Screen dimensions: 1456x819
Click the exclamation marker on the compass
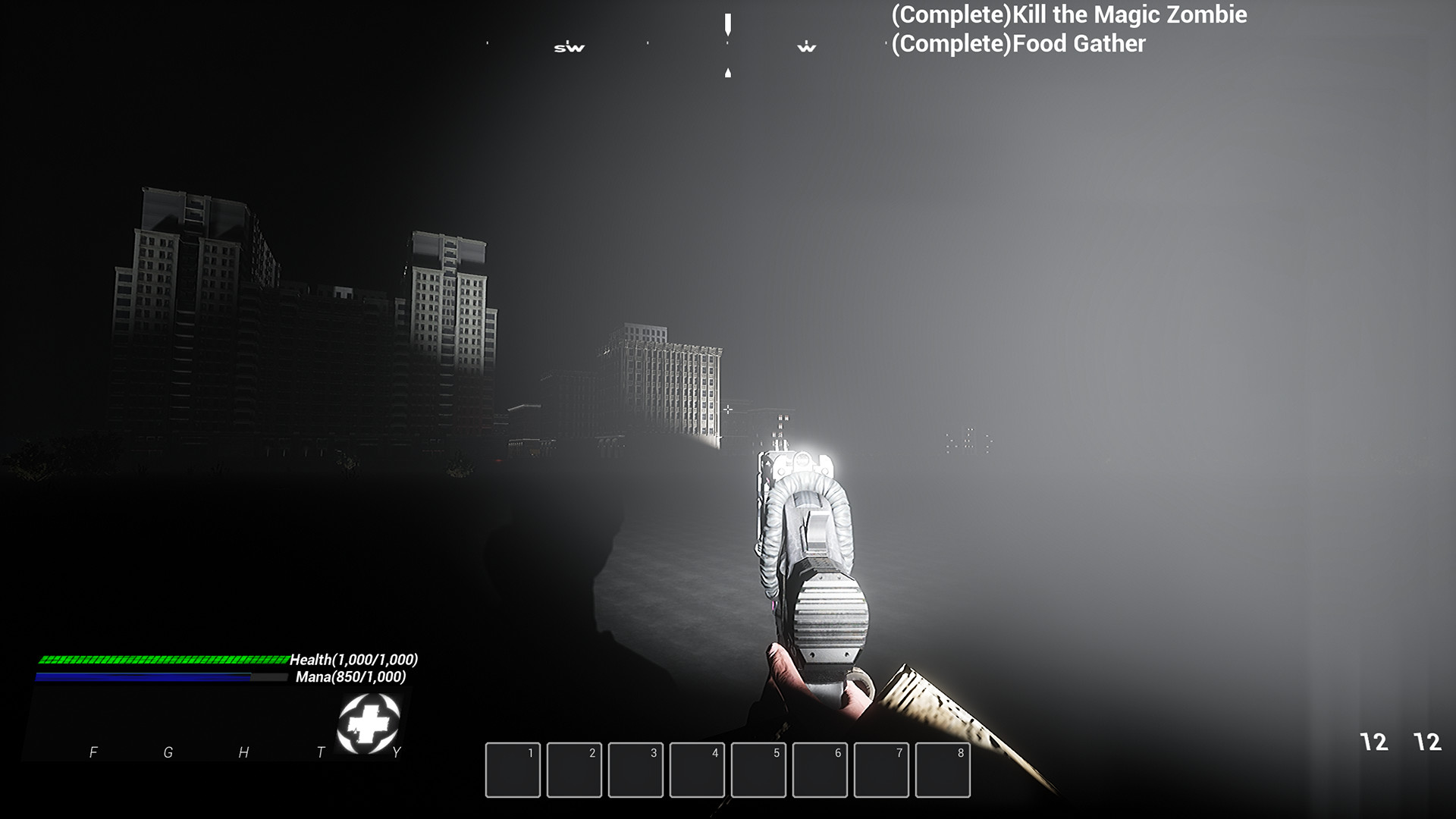[x=729, y=27]
